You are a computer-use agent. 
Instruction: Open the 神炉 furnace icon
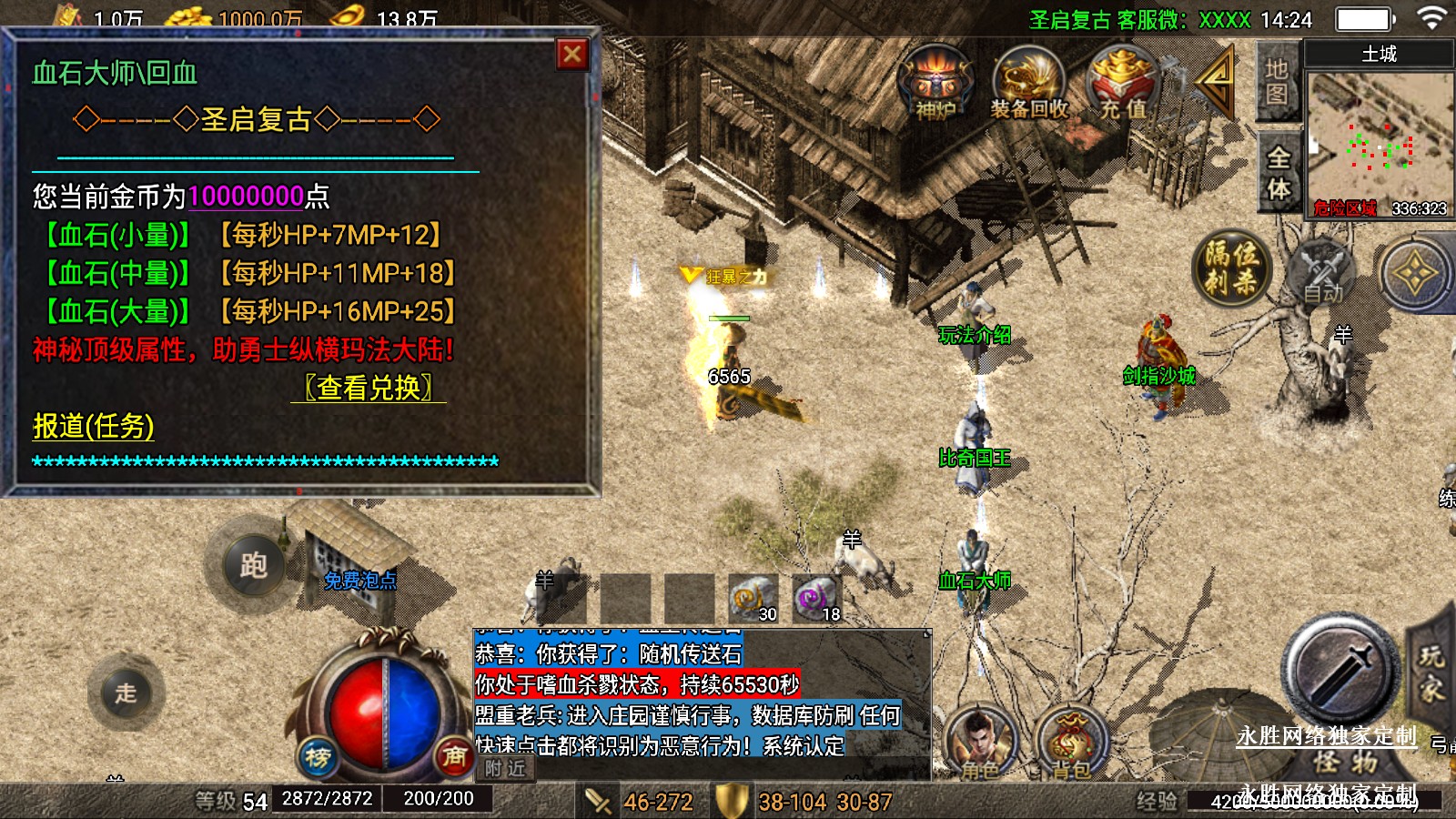(935, 84)
